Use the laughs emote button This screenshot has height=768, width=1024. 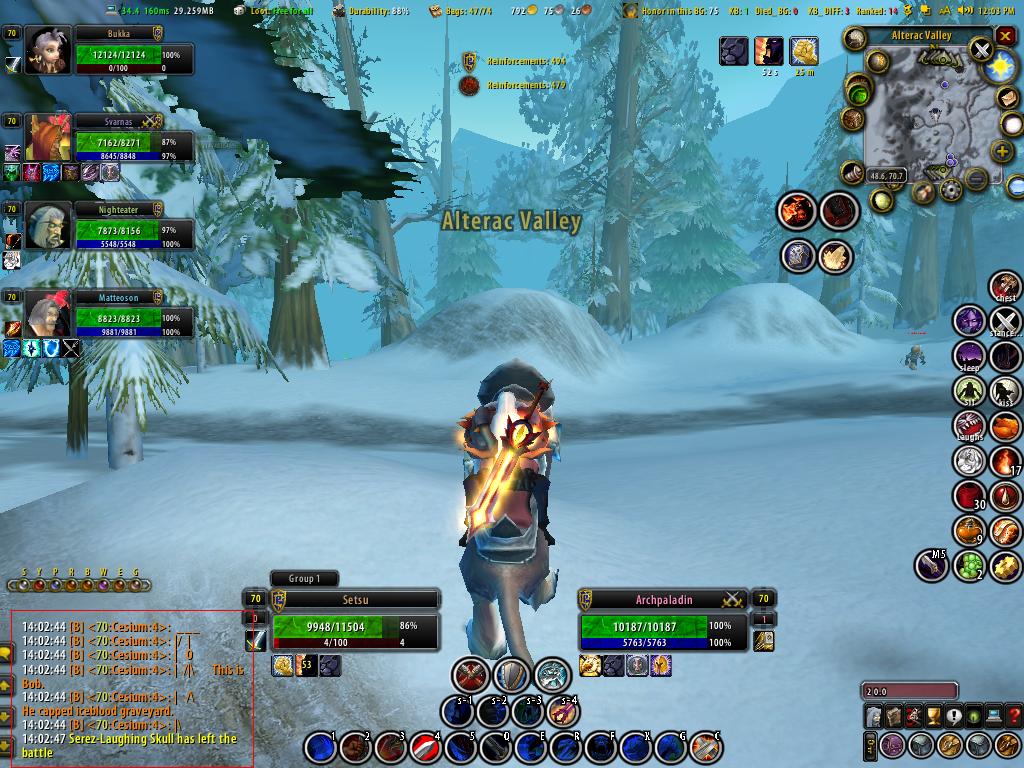click(x=969, y=426)
